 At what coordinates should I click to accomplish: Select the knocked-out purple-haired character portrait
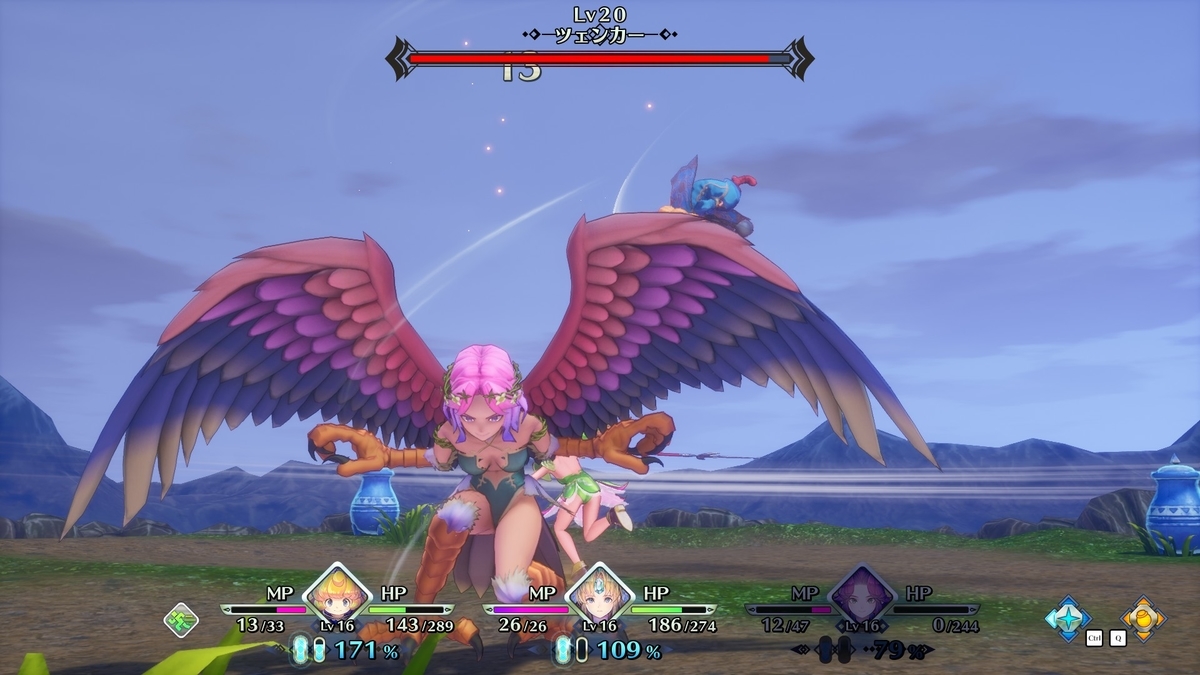coord(862,596)
